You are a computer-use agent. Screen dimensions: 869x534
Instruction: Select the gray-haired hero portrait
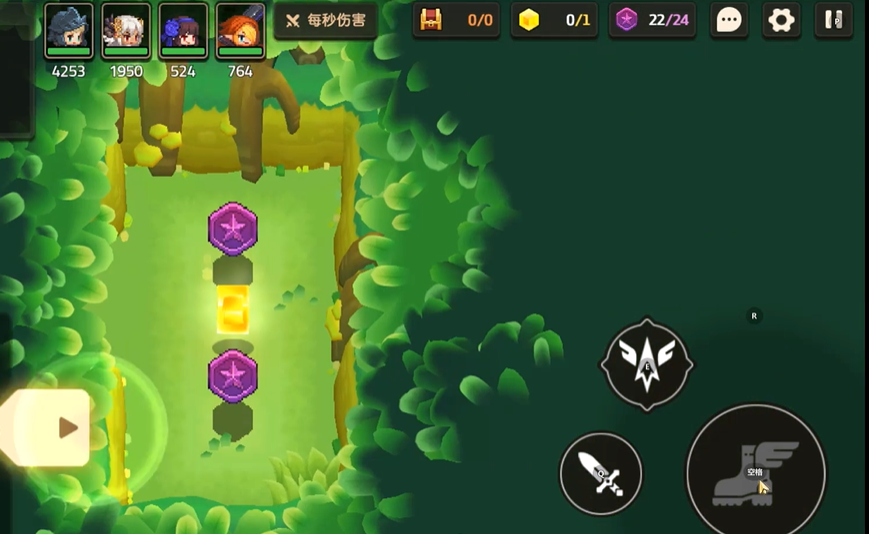tap(69, 30)
